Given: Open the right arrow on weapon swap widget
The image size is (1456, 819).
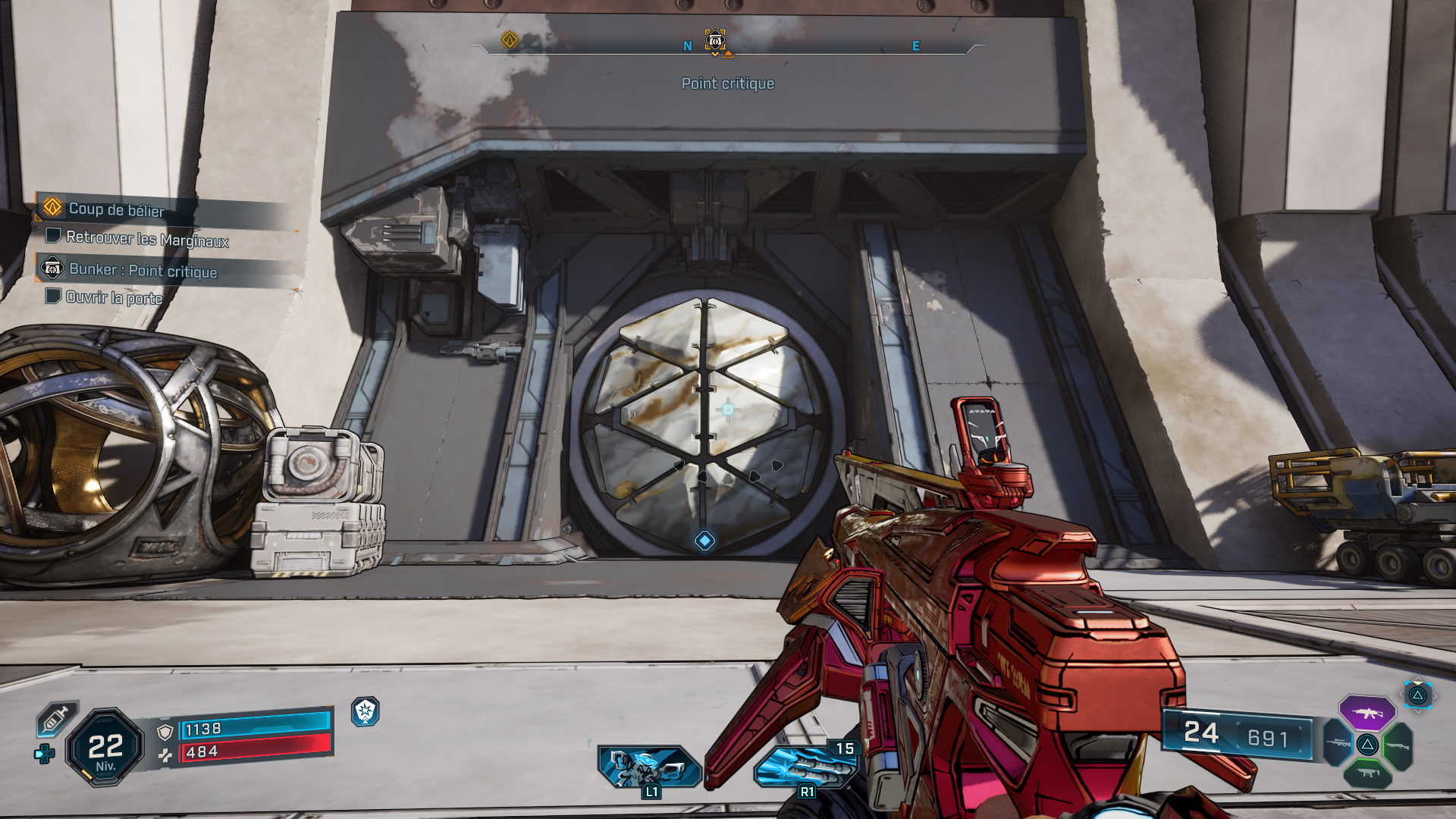Looking at the screenshot, I should [x=1435, y=695].
